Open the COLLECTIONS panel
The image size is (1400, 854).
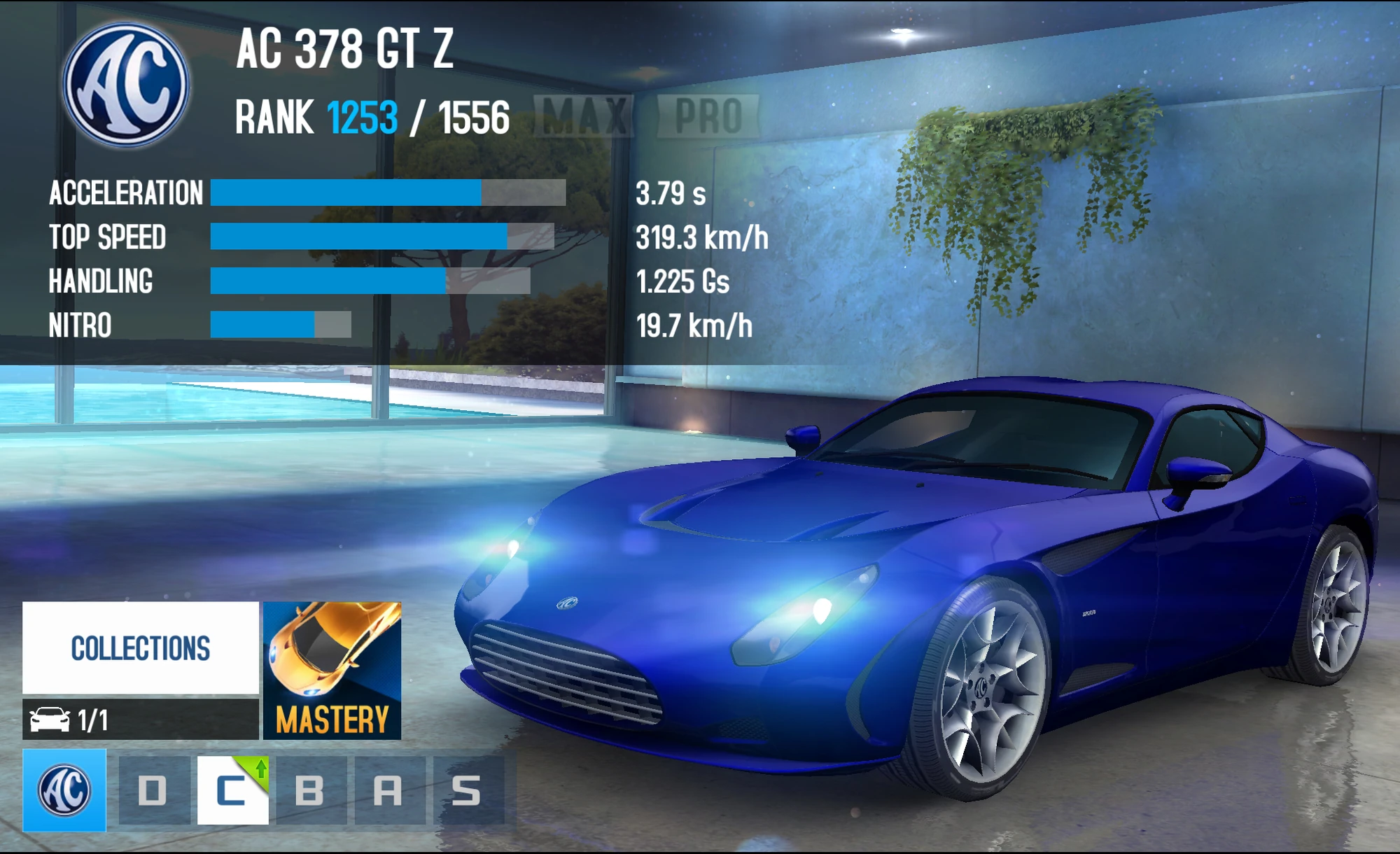coord(139,647)
